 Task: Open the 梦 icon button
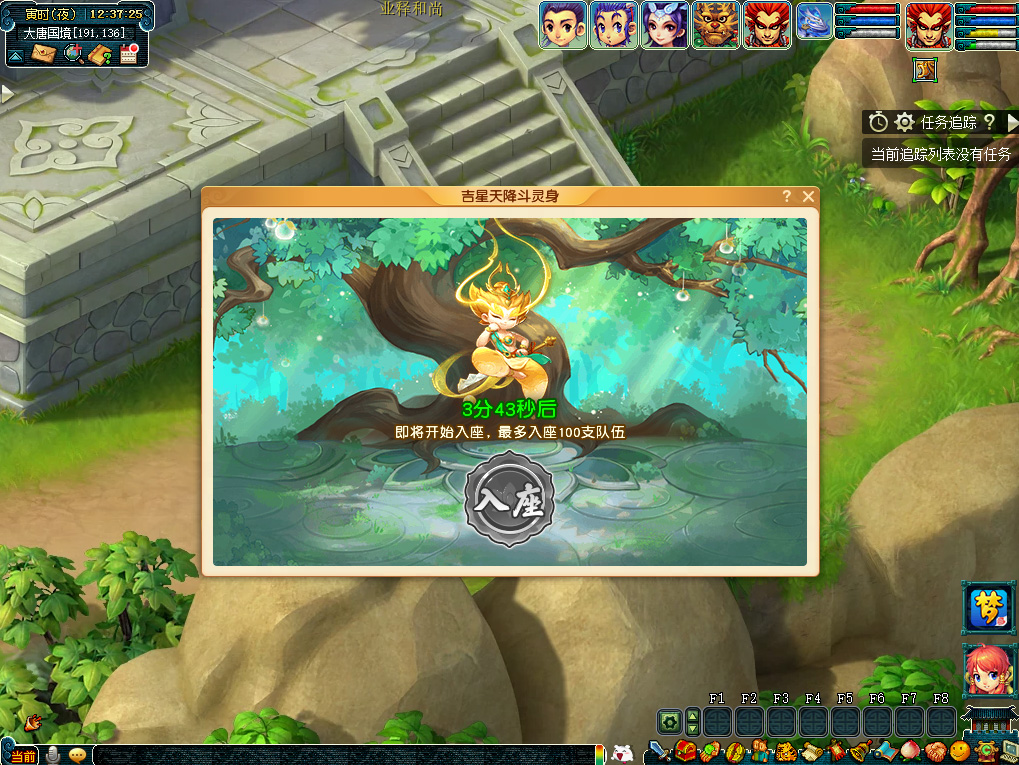pyautogui.click(x=988, y=608)
